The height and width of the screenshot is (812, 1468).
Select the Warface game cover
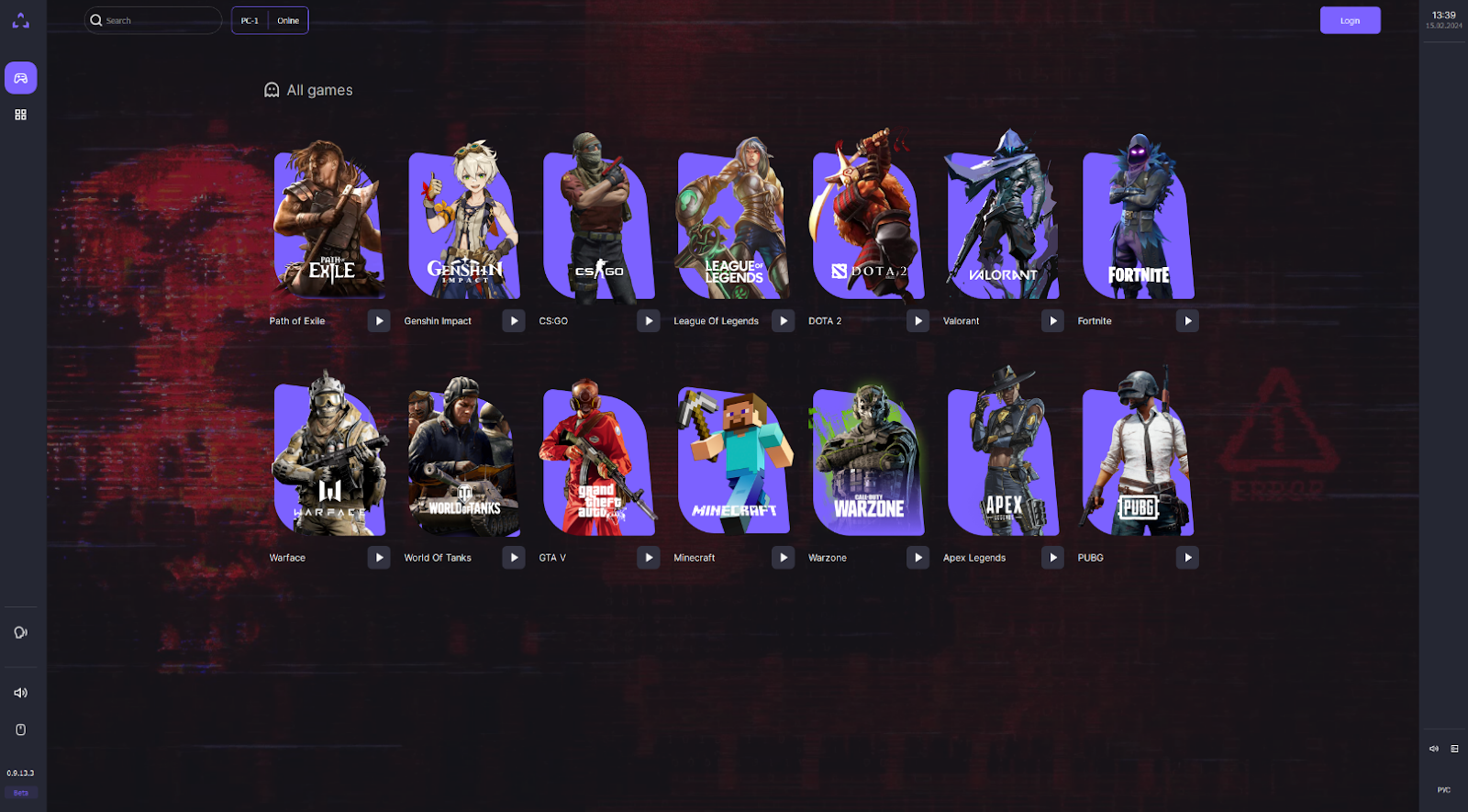point(329,459)
